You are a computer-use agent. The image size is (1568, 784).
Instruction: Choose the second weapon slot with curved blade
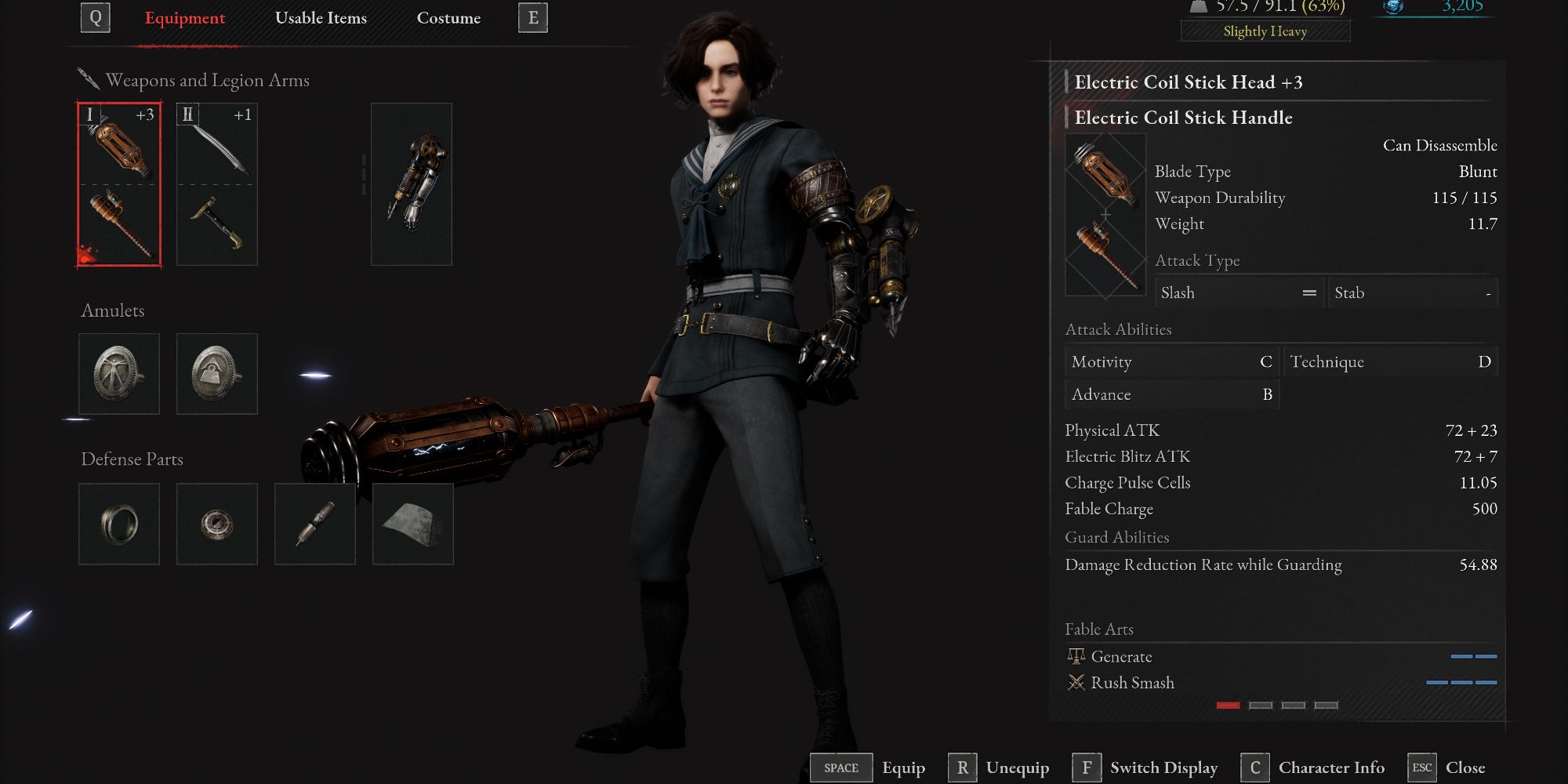pyautogui.click(x=217, y=184)
